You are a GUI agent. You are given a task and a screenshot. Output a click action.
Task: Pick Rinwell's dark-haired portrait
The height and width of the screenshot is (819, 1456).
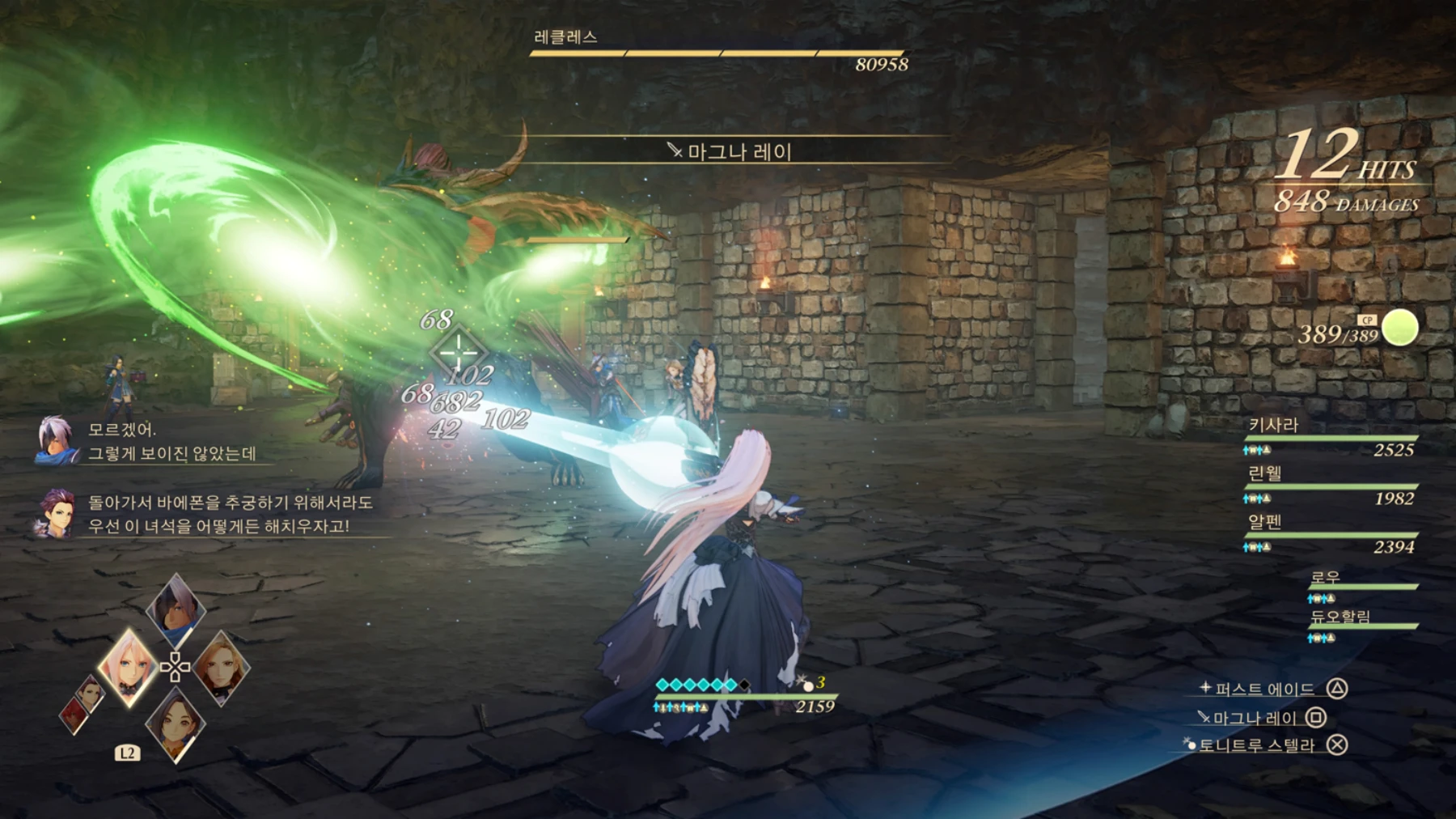coord(176,724)
